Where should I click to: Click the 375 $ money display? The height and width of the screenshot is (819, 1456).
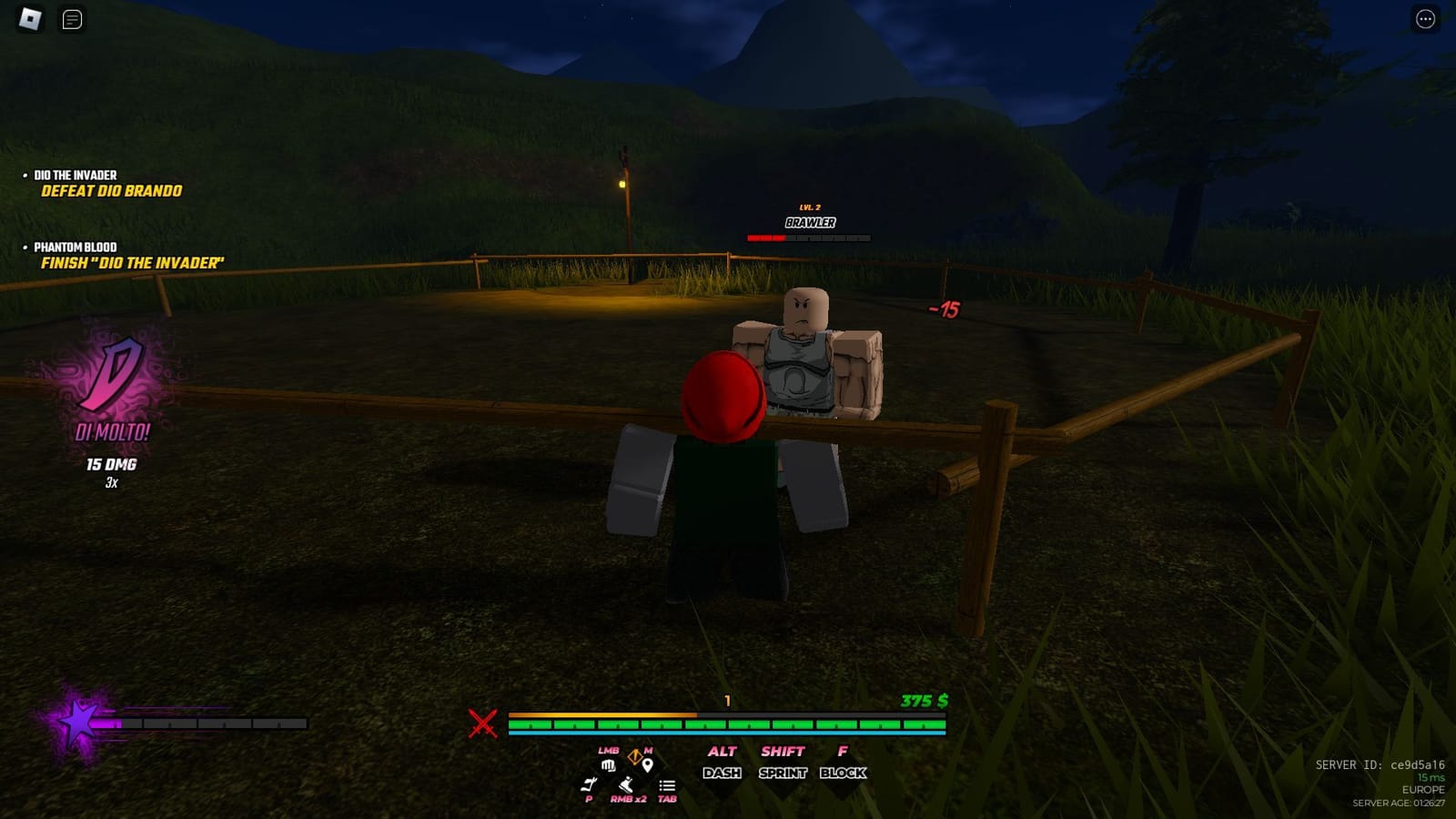pos(921,702)
